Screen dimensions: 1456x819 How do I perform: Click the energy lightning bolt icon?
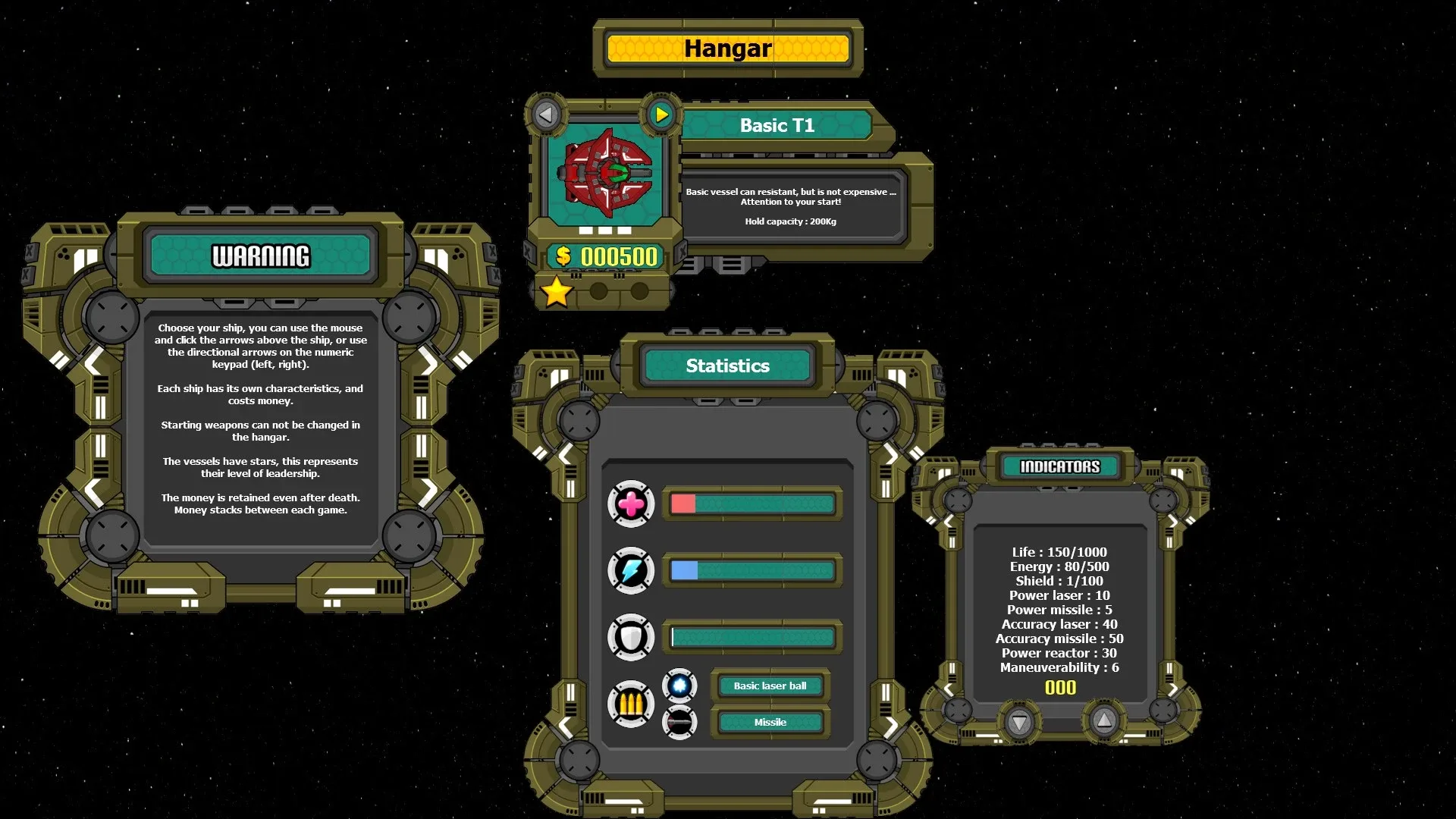[629, 570]
